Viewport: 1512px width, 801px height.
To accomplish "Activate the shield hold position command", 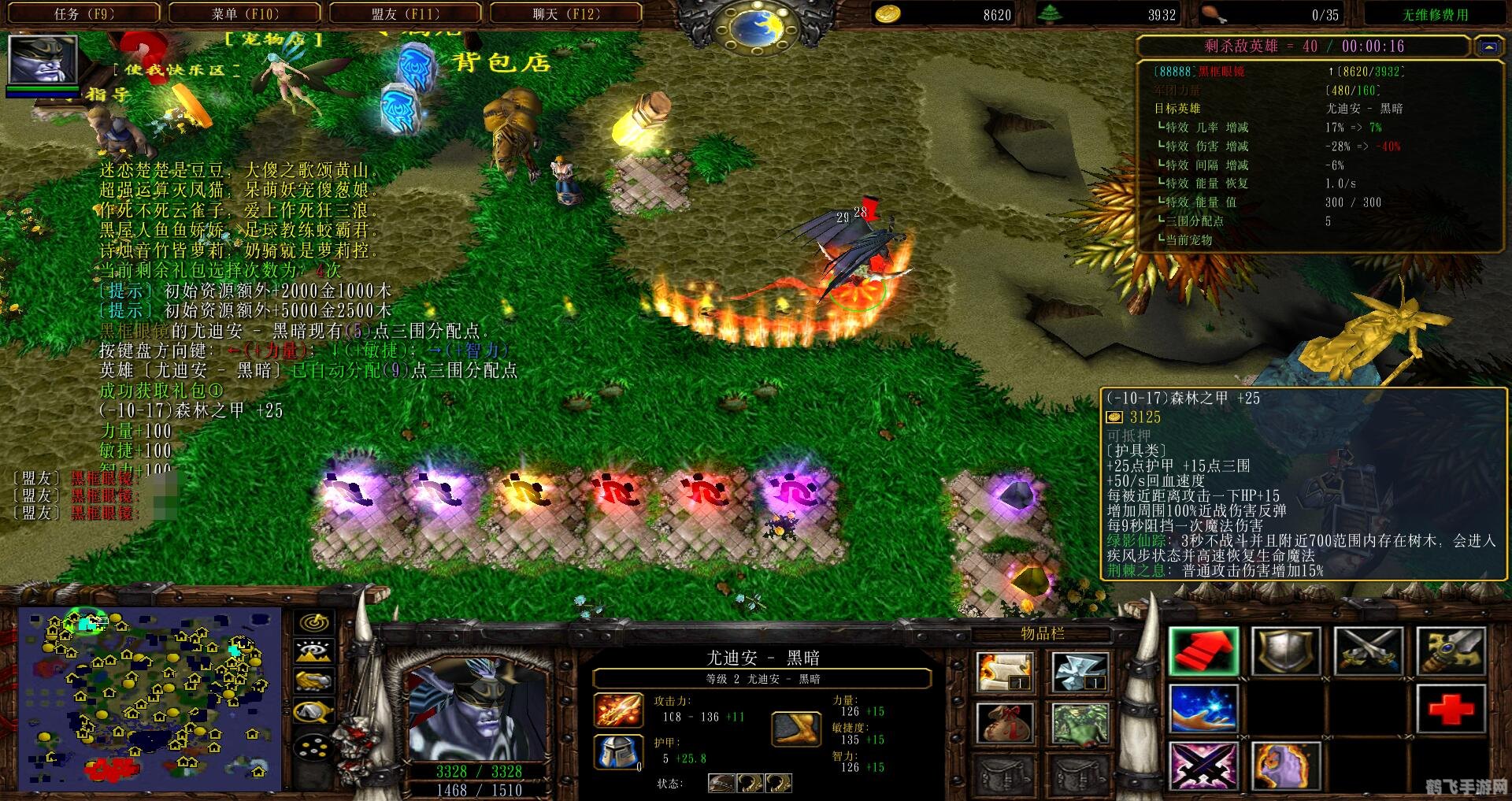I will point(1285,651).
